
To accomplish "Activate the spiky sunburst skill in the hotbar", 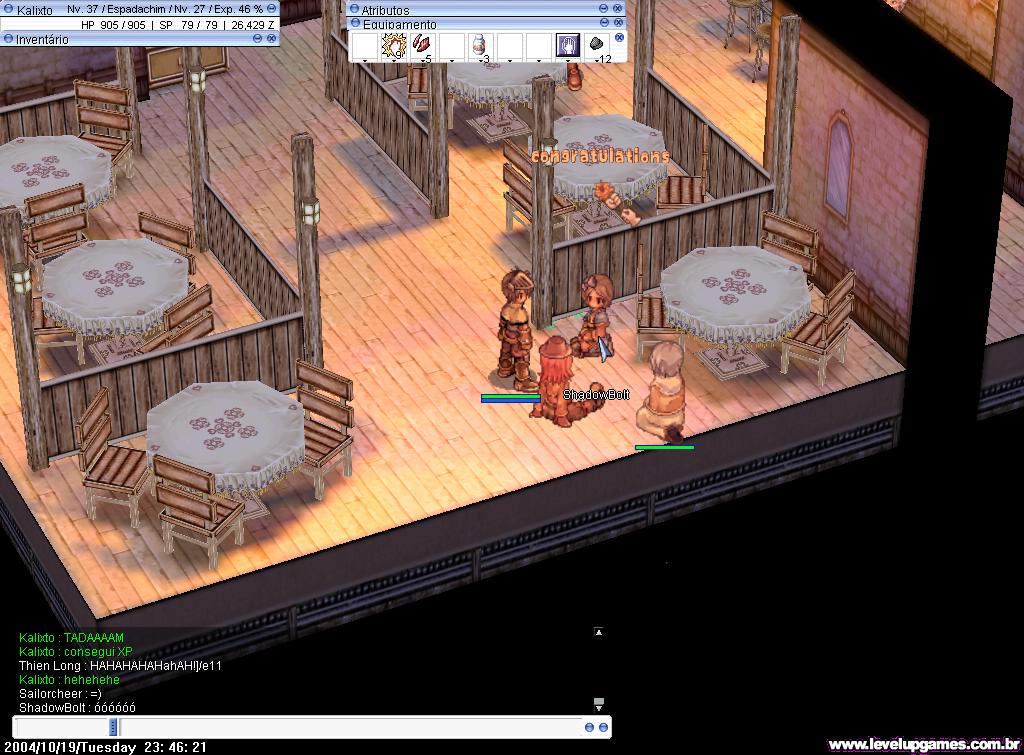I will 393,45.
